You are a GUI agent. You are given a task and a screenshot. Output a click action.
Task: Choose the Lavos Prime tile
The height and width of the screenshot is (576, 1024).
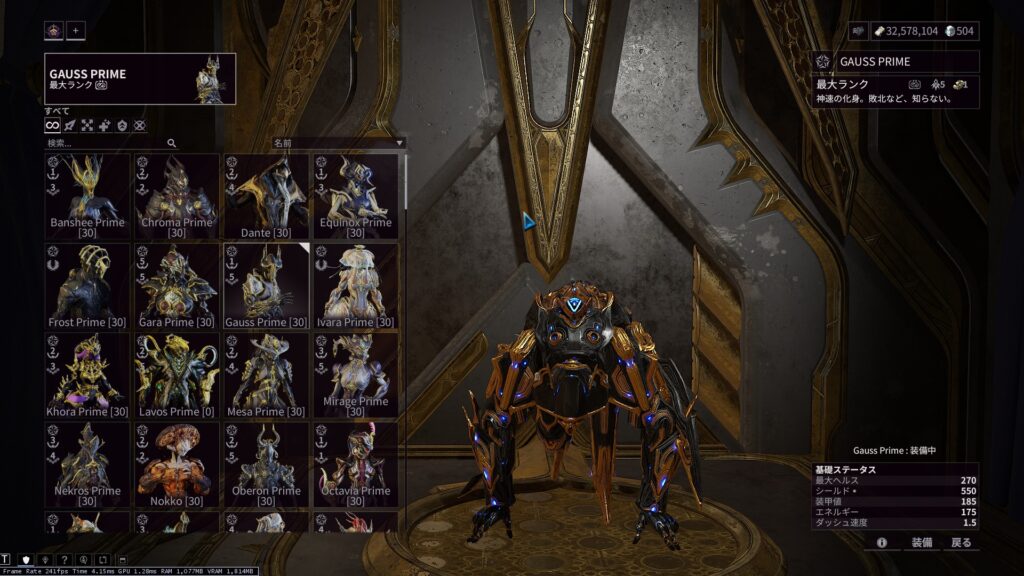coord(177,375)
